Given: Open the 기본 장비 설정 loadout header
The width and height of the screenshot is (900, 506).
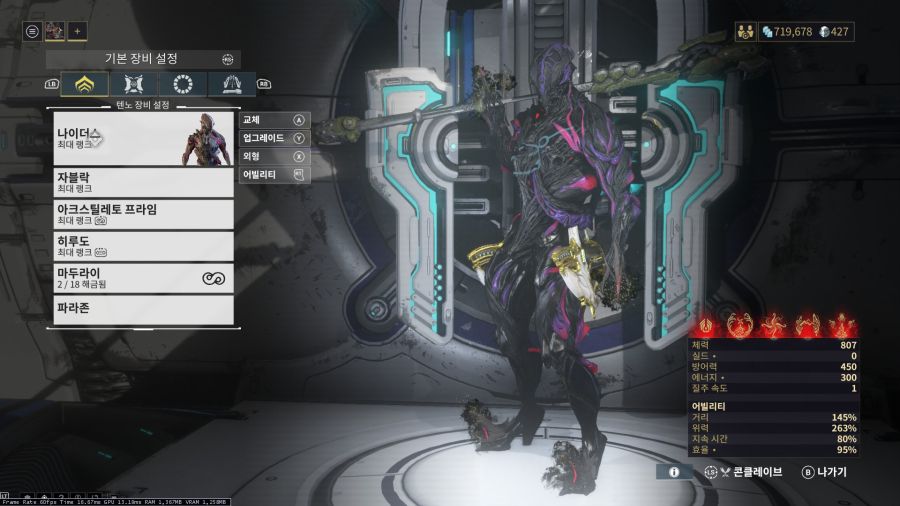Looking at the screenshot, I should (140, 59).
